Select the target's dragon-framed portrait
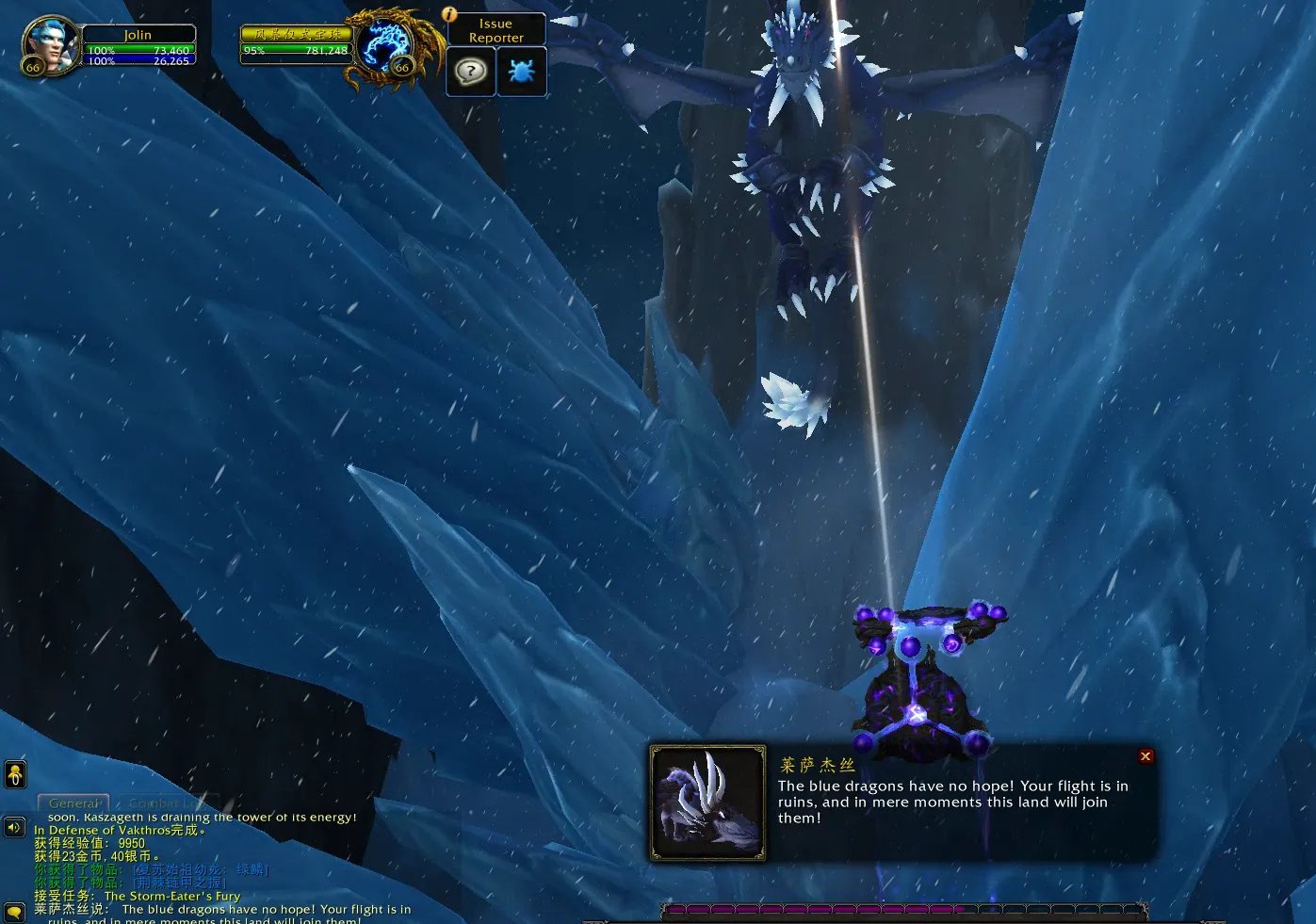Screen dimensions: 1316x924 pyautogui.click(x=390, y=46)
